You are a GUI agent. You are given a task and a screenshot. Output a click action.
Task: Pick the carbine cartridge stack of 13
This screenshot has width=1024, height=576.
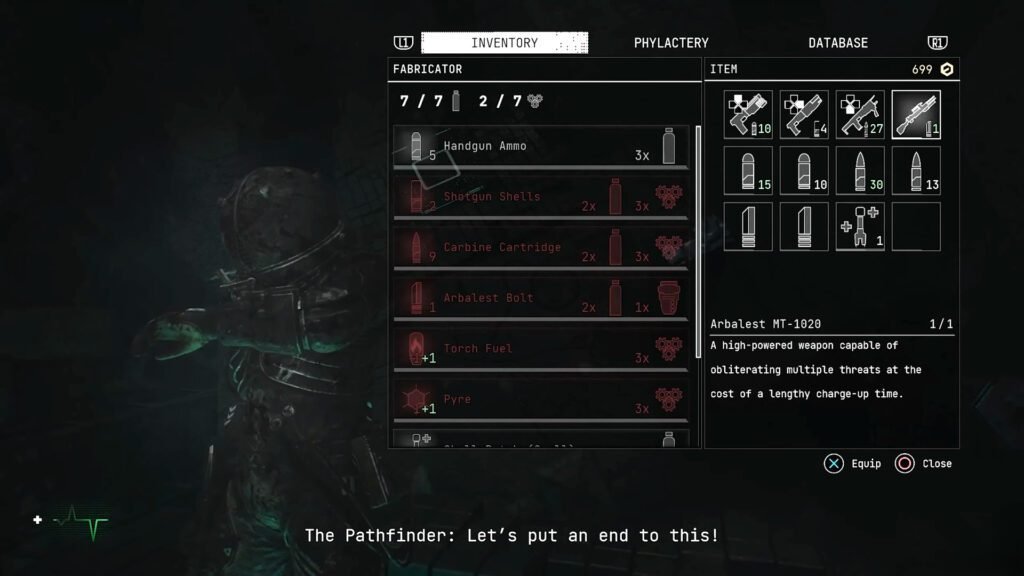(x=916, y=171)
